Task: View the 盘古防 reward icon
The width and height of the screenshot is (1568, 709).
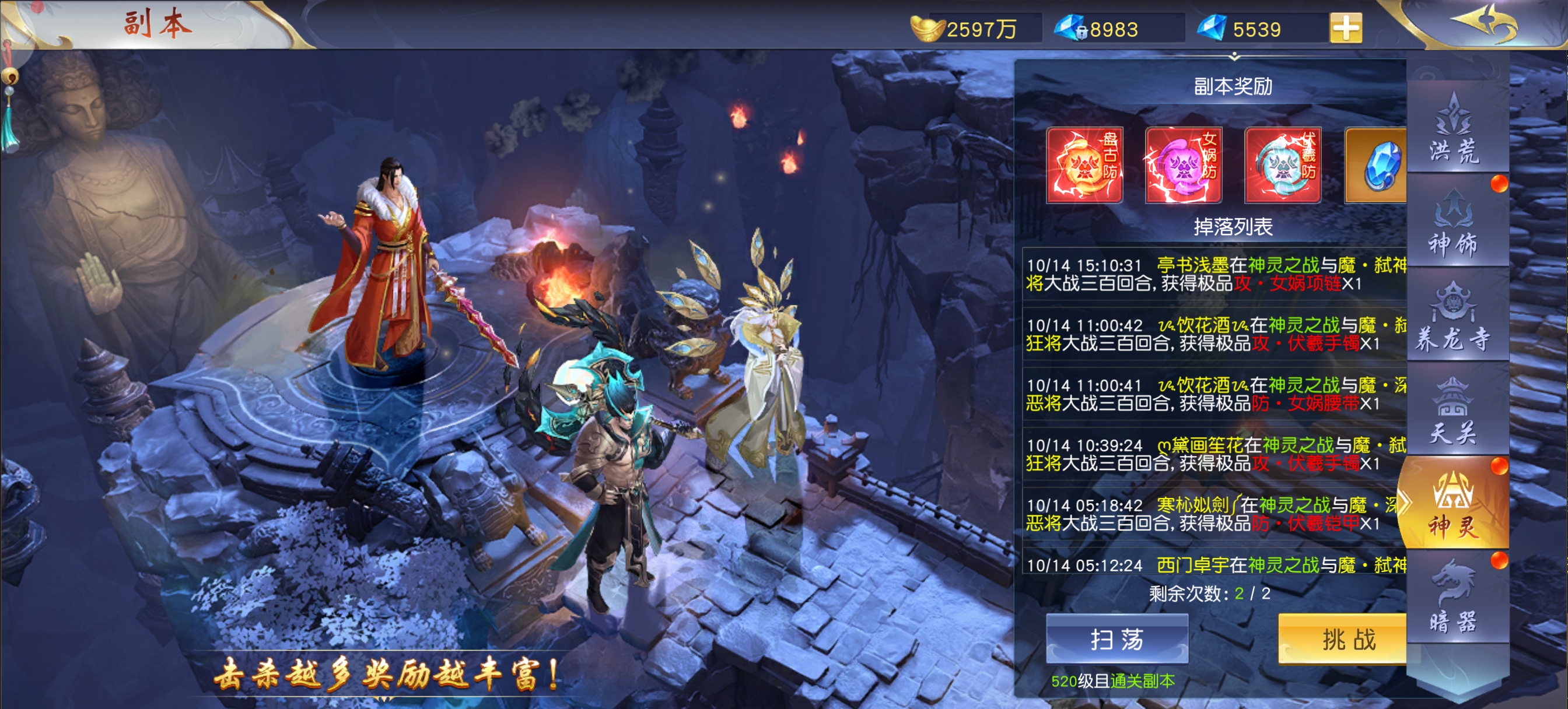Action: click(x=1084, y=165)
